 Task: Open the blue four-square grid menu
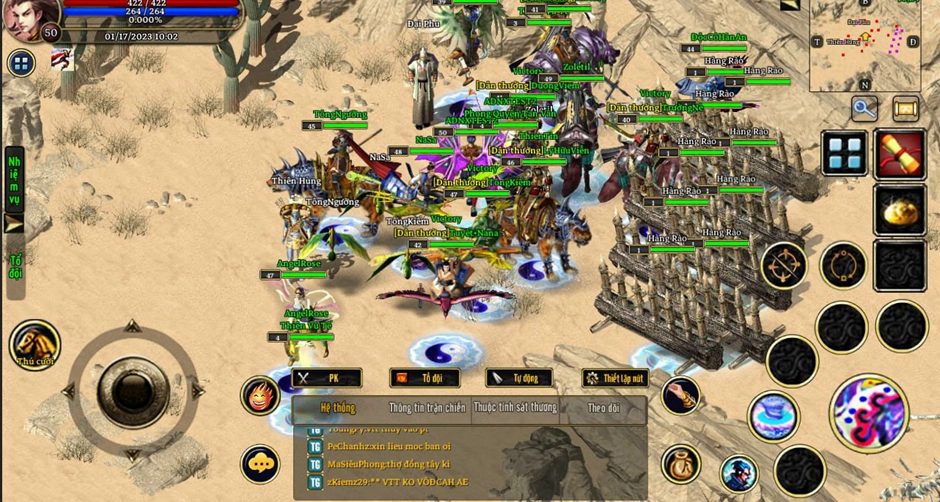pyautogui.click(x=845, y=153)
